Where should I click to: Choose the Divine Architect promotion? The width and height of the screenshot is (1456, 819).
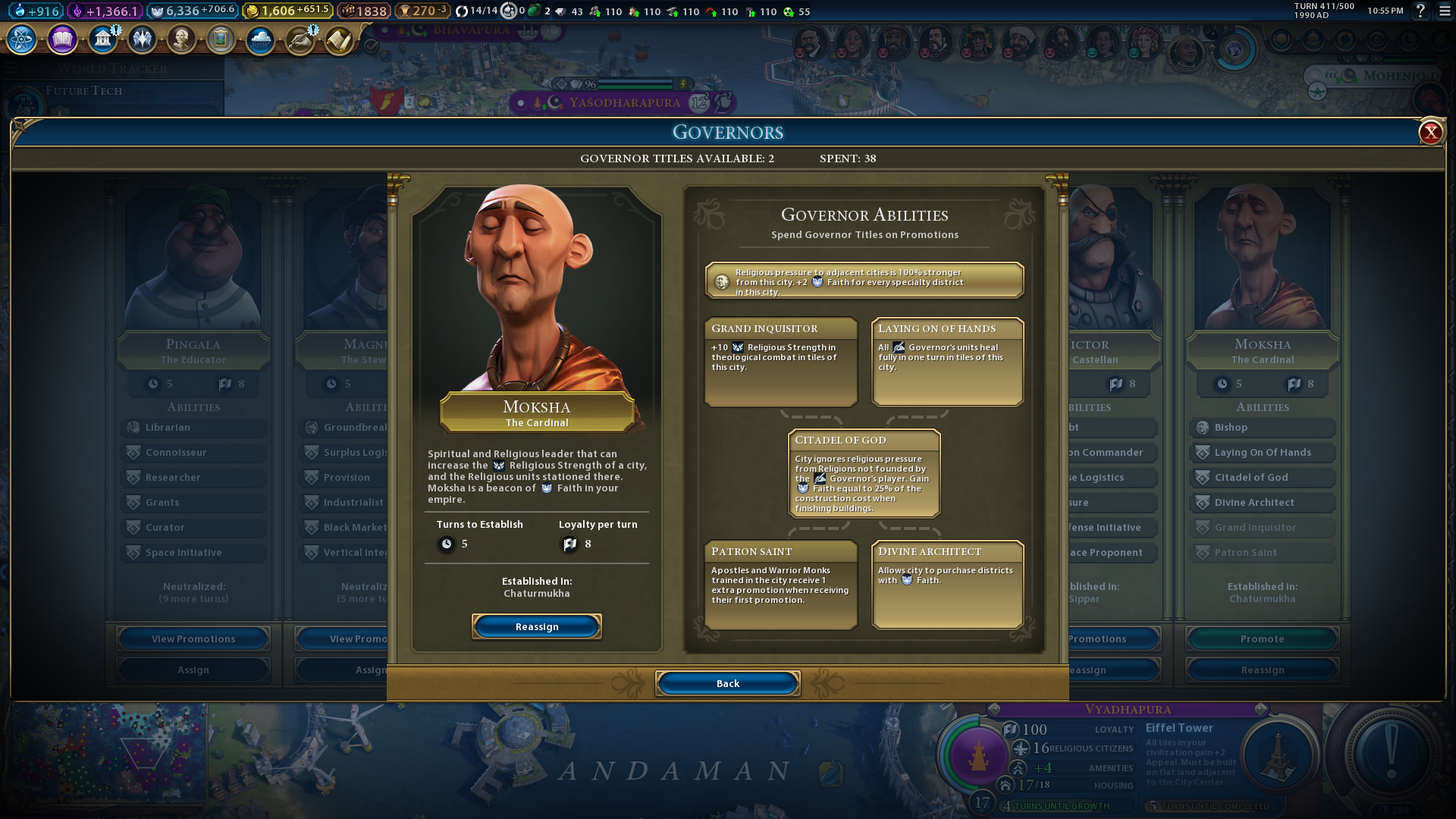[947, 584]
